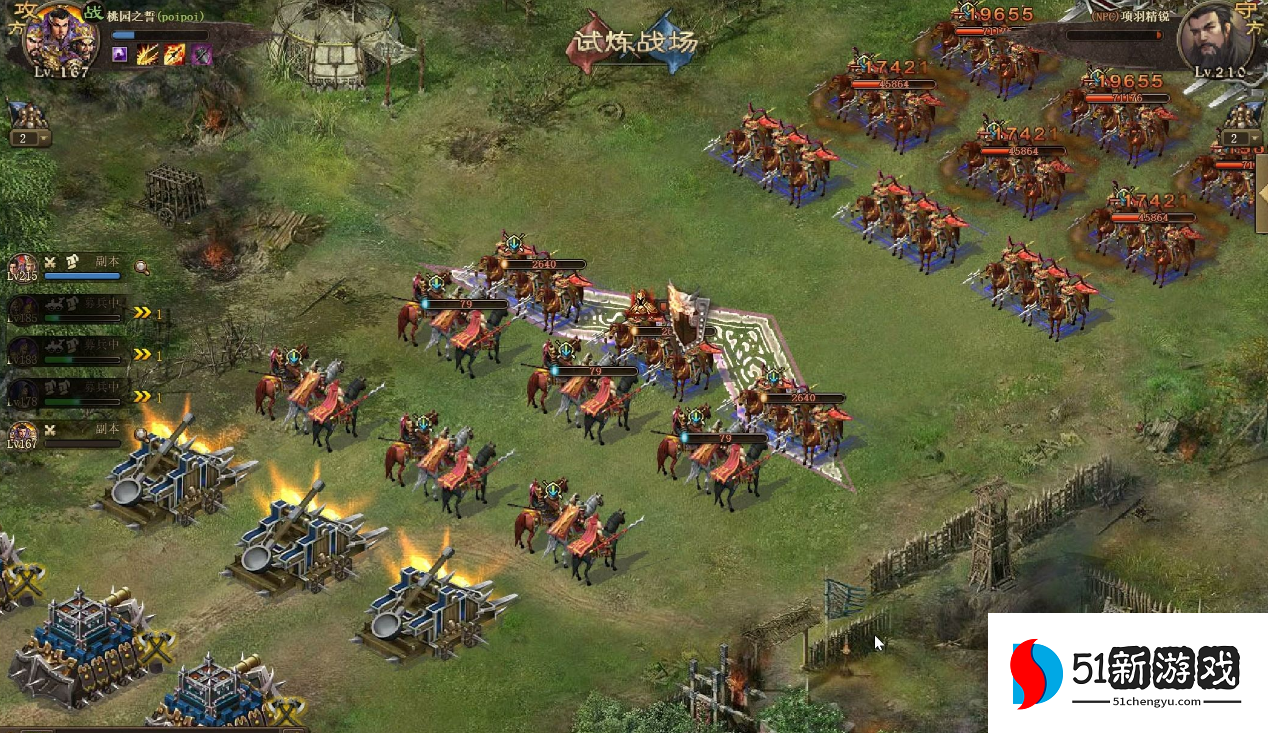Choose the Lv183 recruiting general
Image resolution: width=1268 pixels, height=733 pixels.
[68, 351]
